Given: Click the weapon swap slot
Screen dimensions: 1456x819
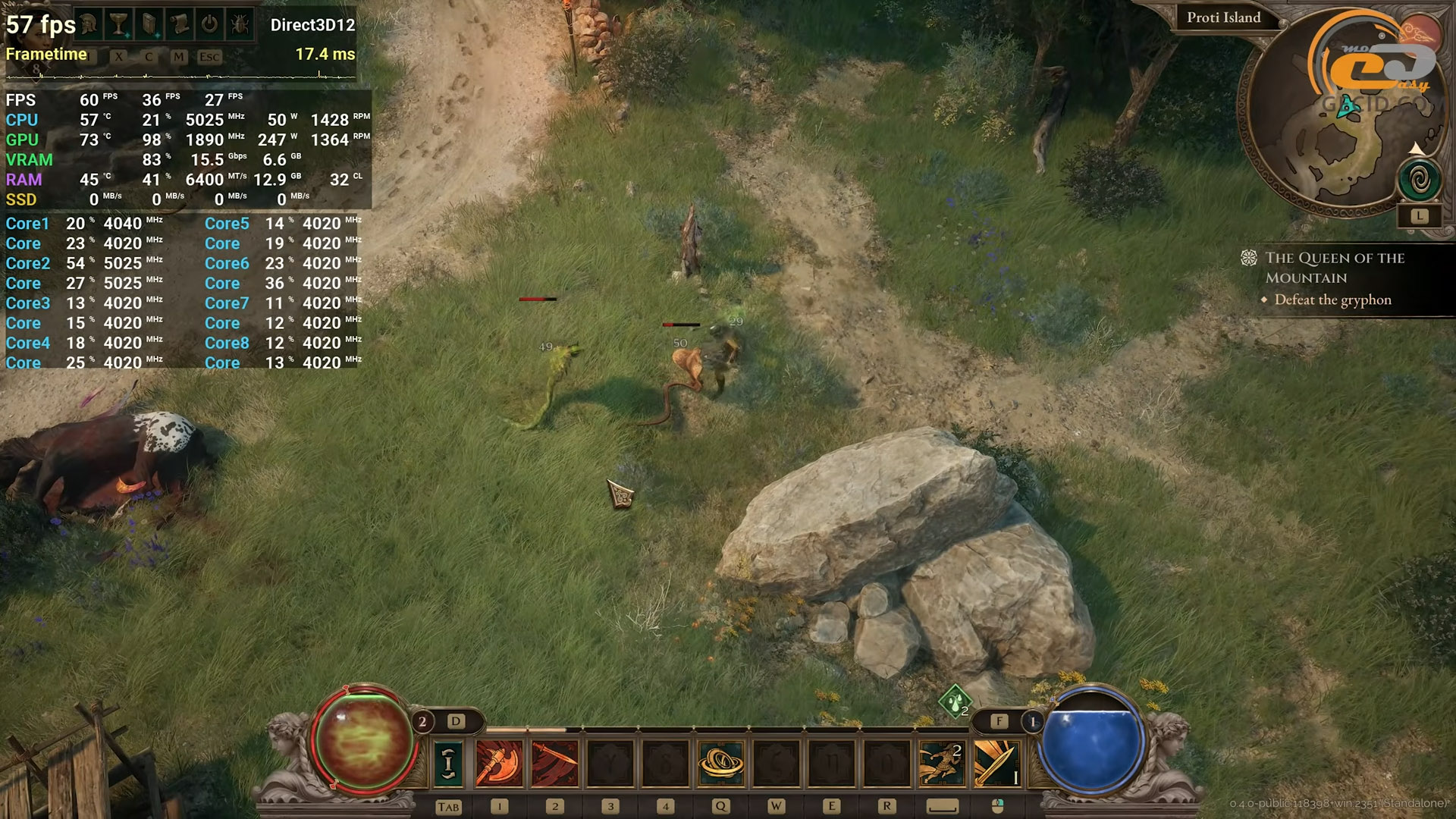Looking at the screenshot, I should click(x=448, y=762).
